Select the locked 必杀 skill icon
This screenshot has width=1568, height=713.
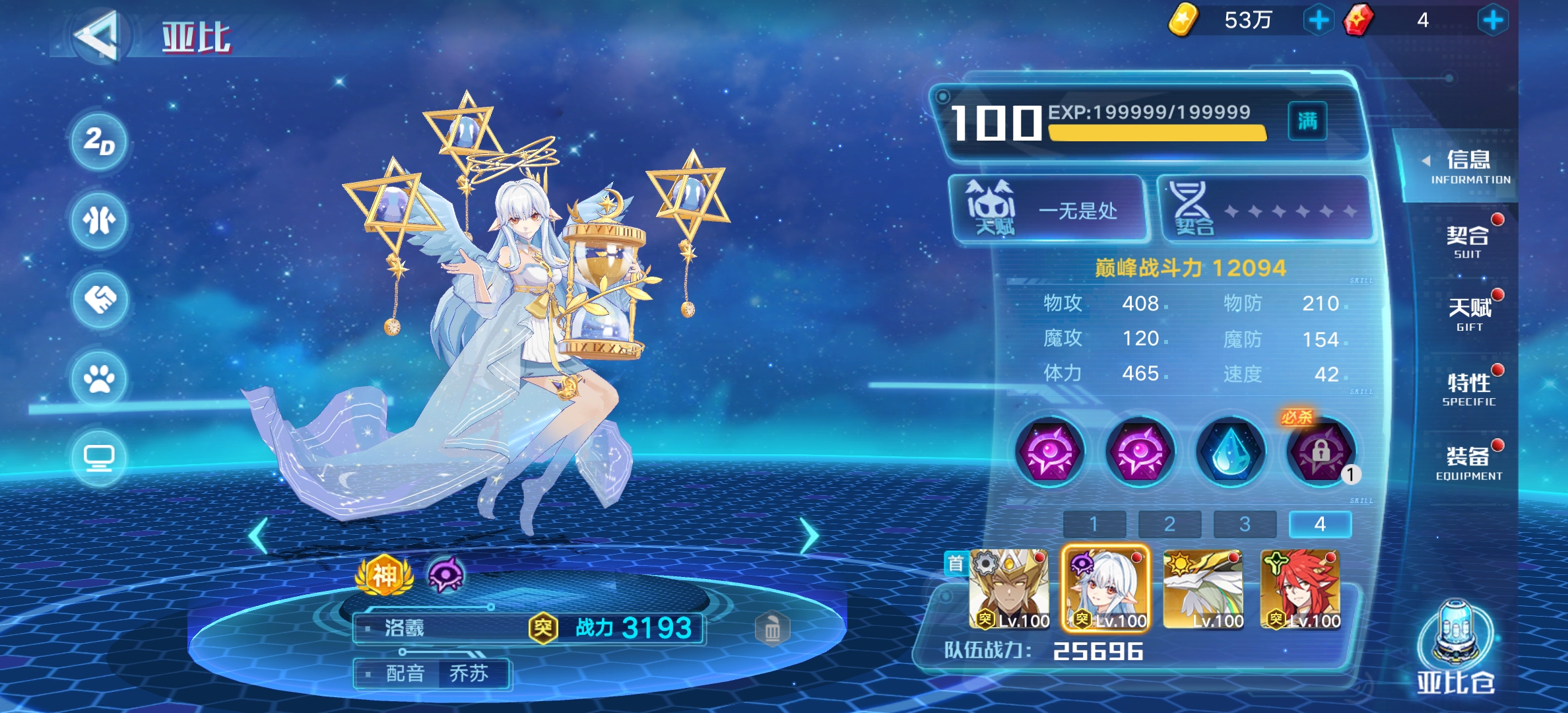click(1320, 452)
